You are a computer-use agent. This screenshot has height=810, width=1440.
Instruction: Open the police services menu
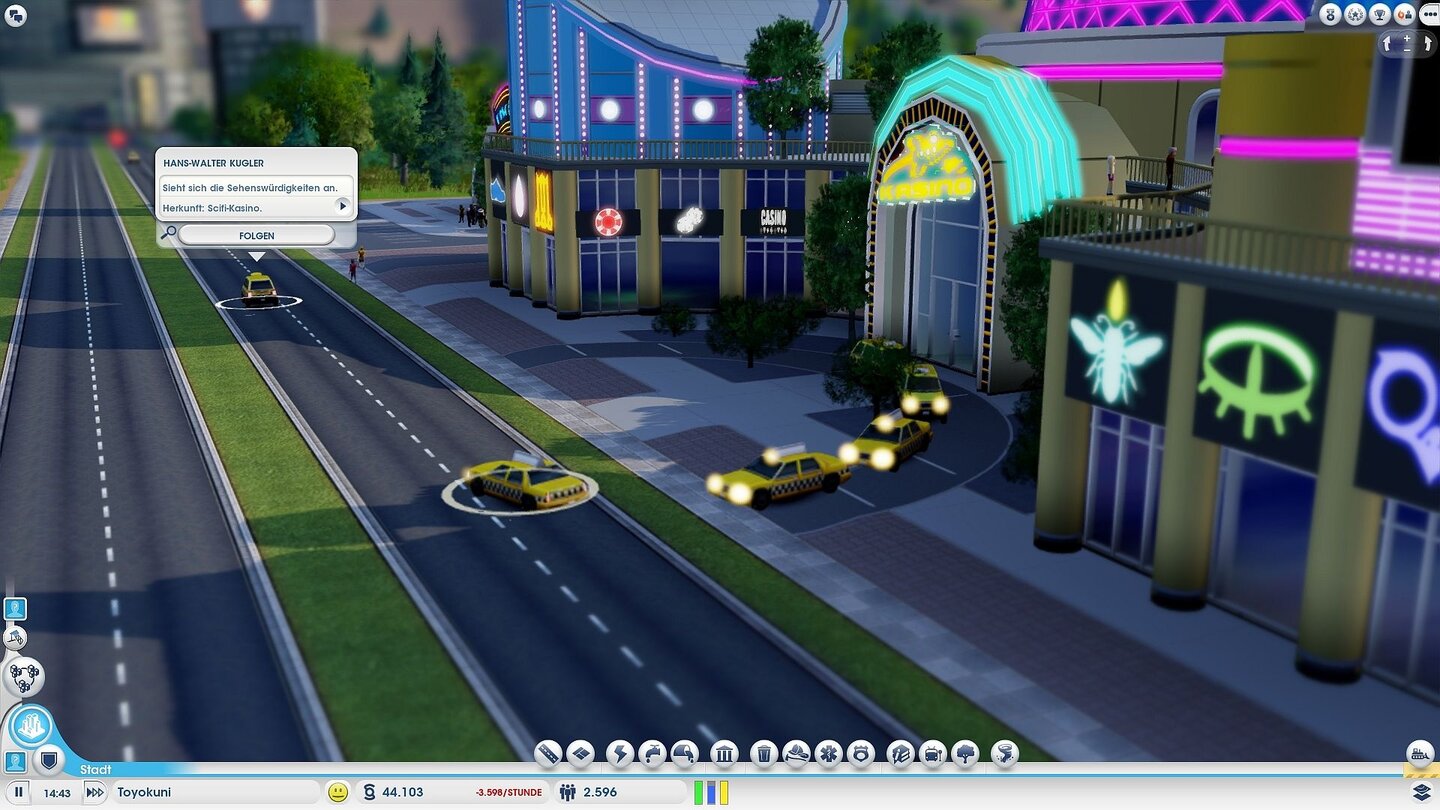coord(863,753)
